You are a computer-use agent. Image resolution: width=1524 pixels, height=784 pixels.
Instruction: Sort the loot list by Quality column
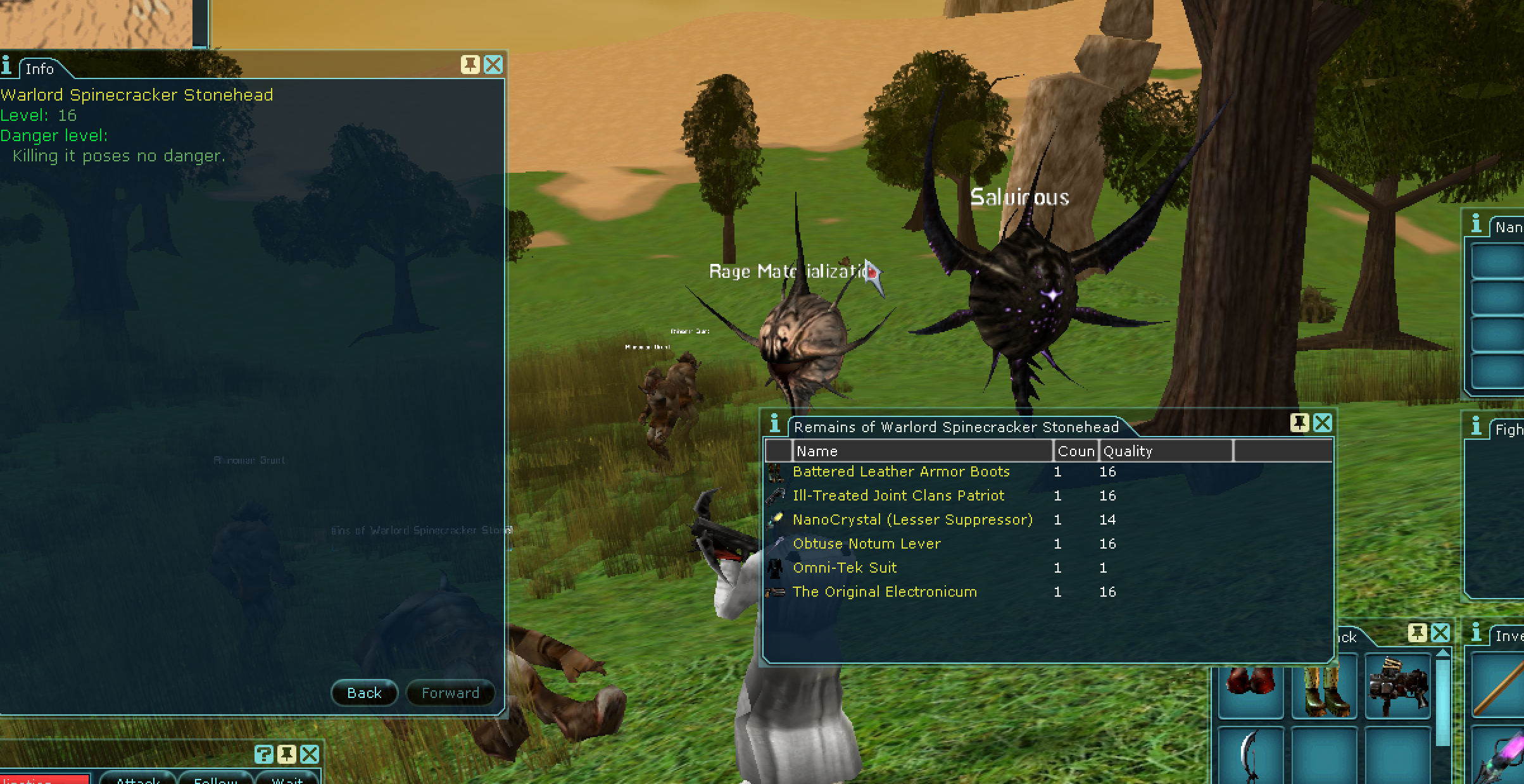tap(1165, 451)
